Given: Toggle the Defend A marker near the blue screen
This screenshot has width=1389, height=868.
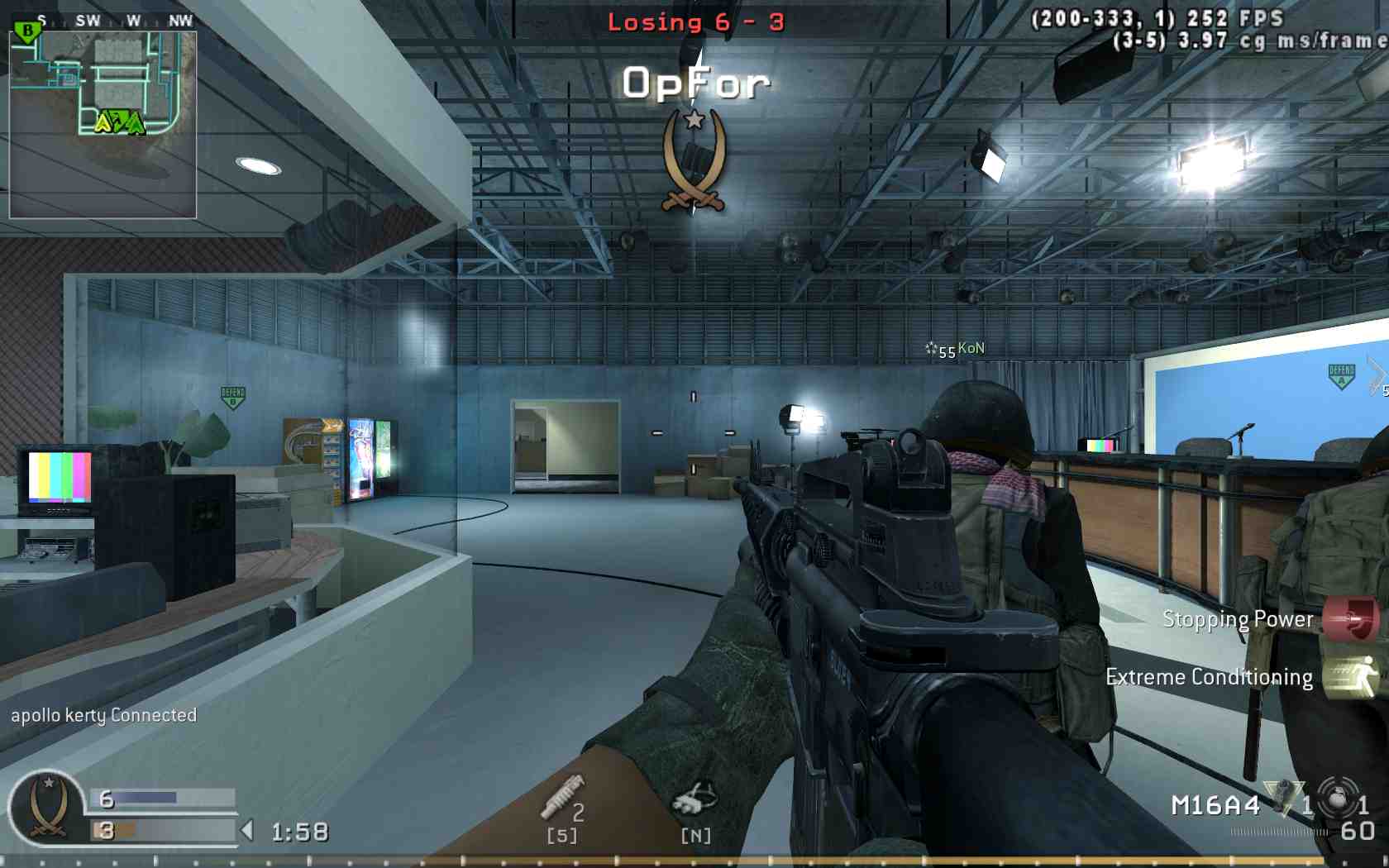Looking at the screenshot, I should 1341,376.
